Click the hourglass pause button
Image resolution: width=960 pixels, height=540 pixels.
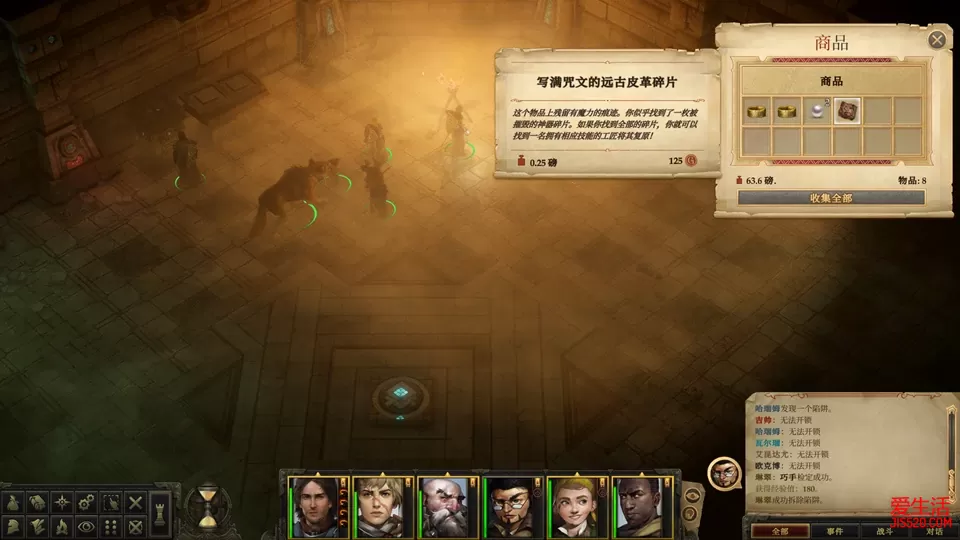pos(208,506)
